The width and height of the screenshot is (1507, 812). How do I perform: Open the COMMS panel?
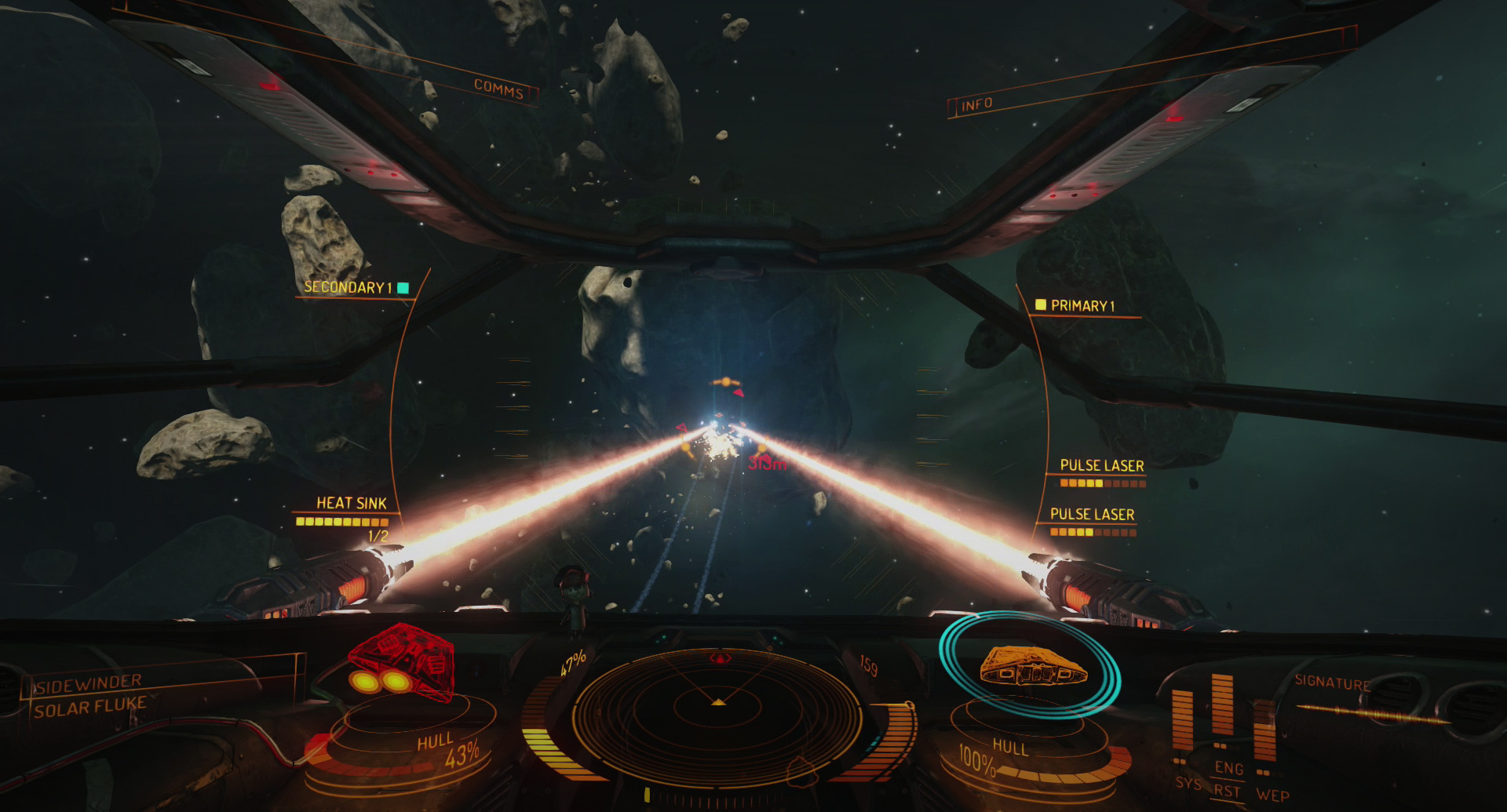point(498,89)
